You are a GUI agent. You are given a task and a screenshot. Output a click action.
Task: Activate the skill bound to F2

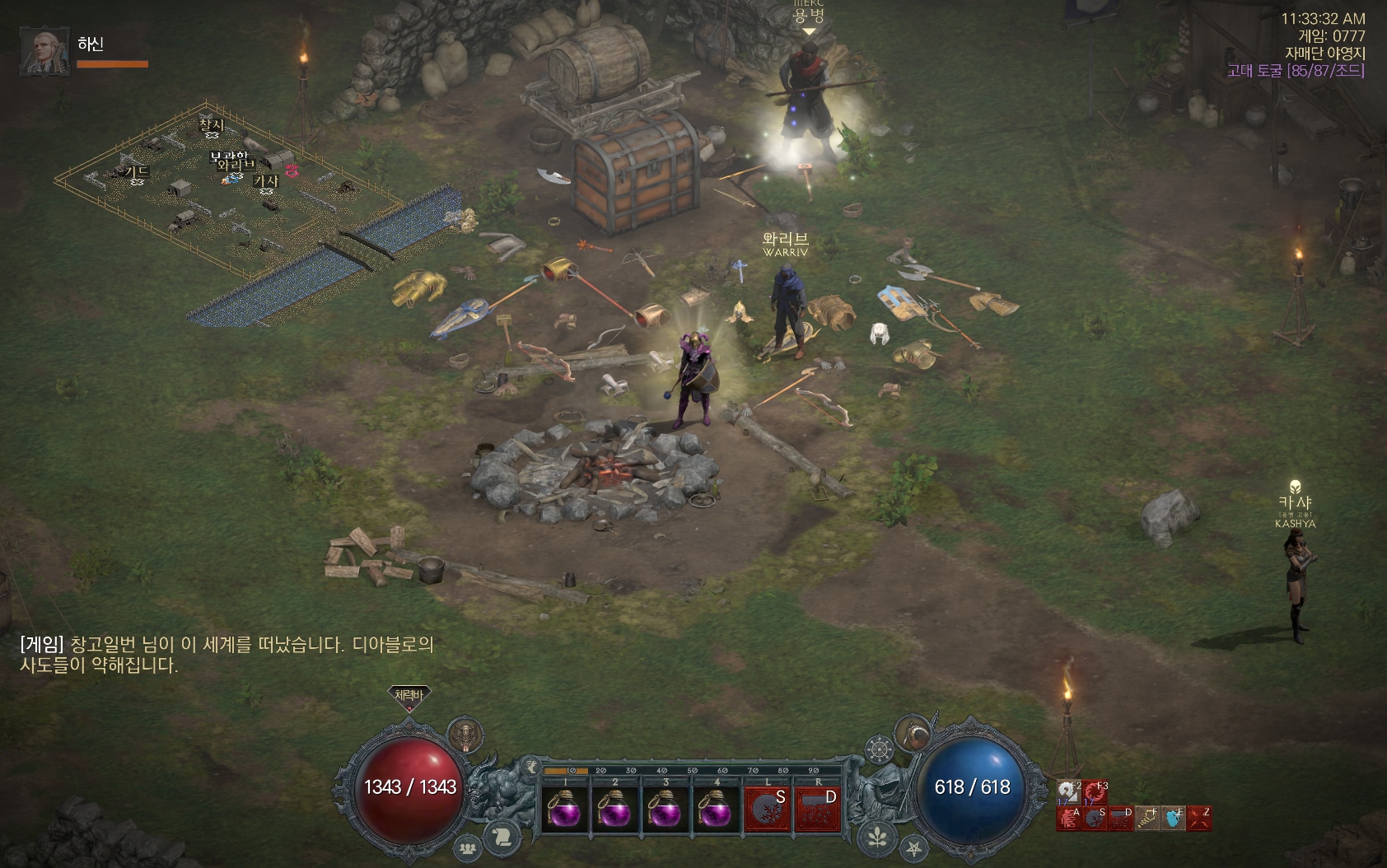[x=1068, y=792]
